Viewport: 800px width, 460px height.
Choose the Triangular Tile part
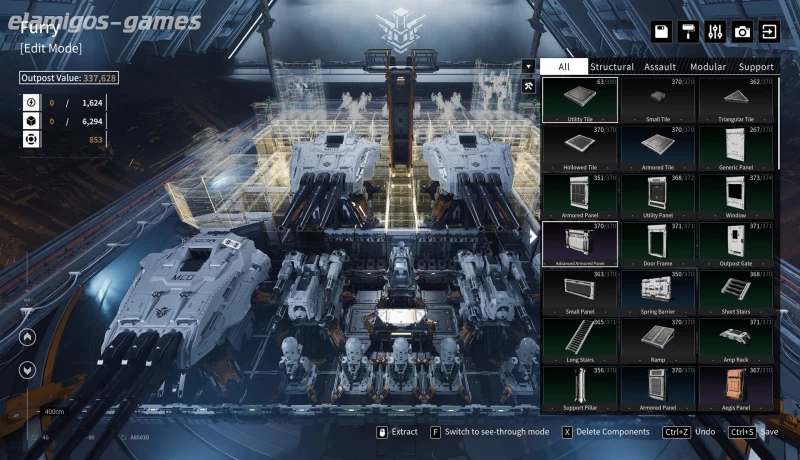pos(737,100)
